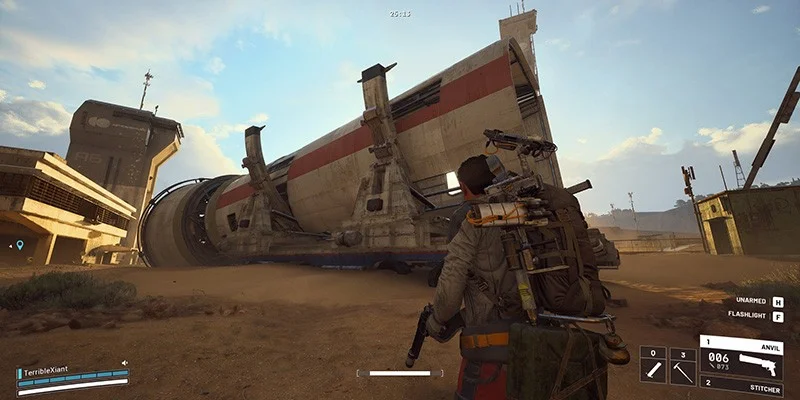
Task: Choose the pickaxe tool quick slot
Action: [683, 365]
